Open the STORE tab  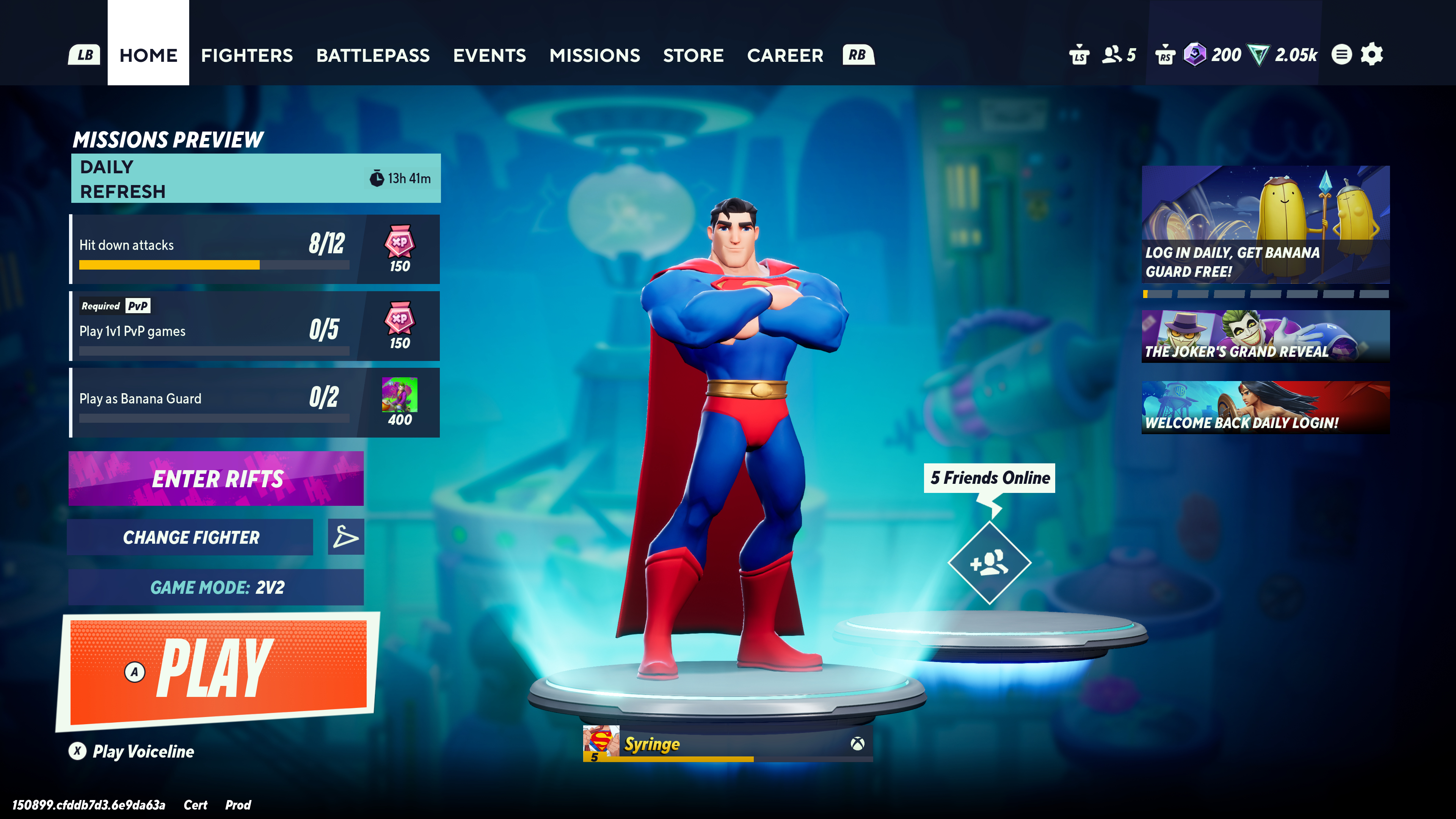click(x=693, y=55)
